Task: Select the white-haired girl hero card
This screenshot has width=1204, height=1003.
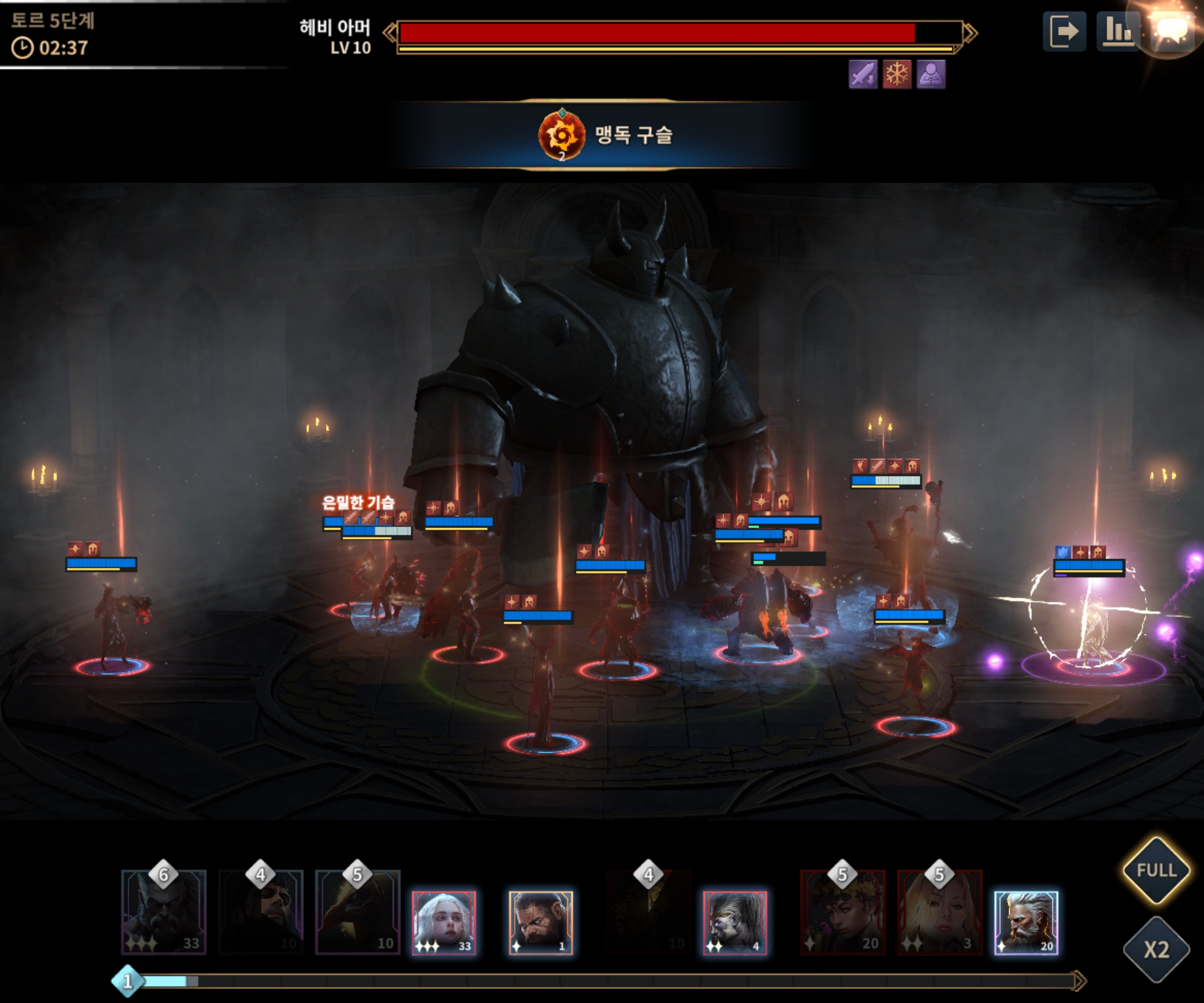Action: click(x=444, y=922)
